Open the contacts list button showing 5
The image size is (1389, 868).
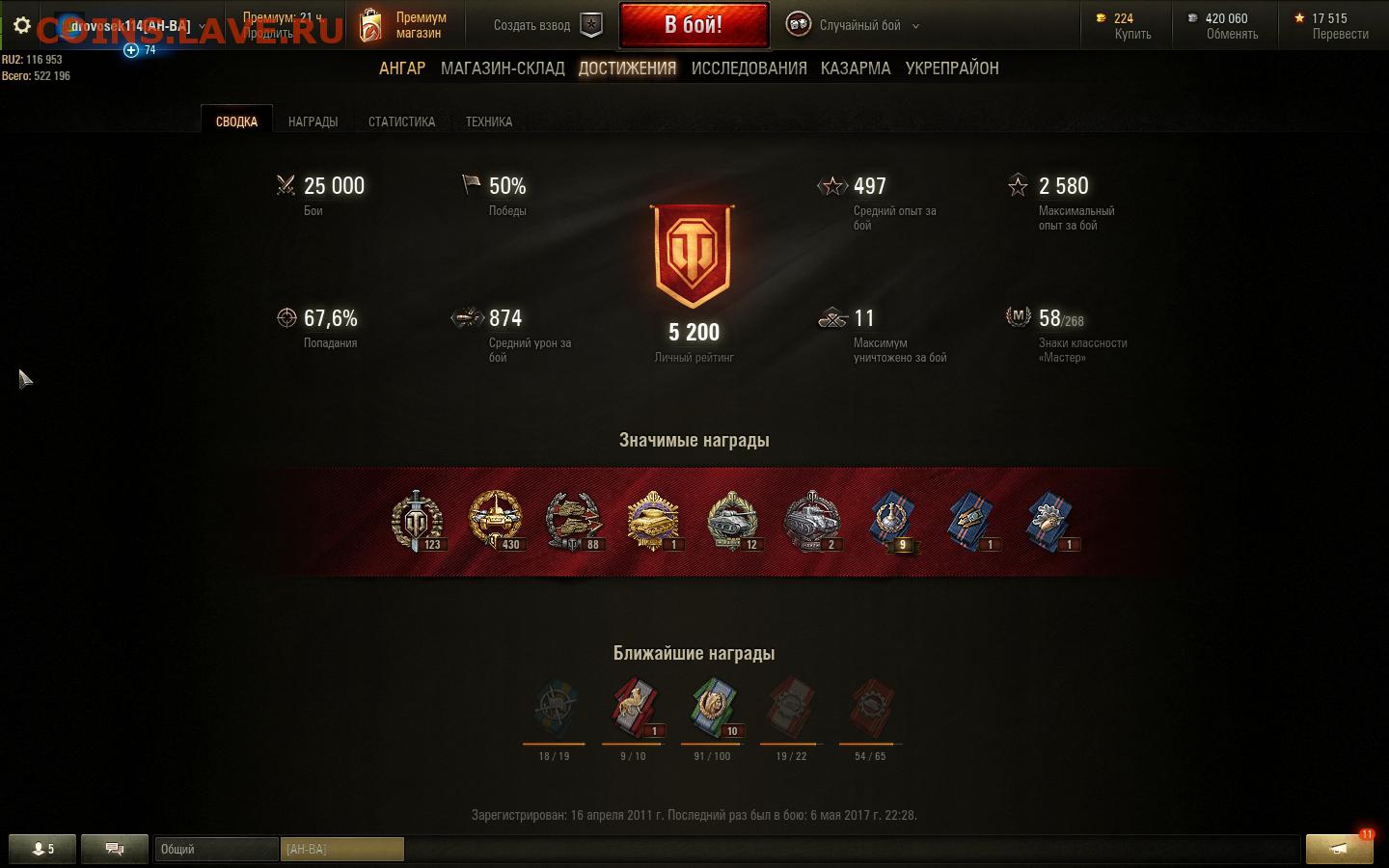point(41,849)
